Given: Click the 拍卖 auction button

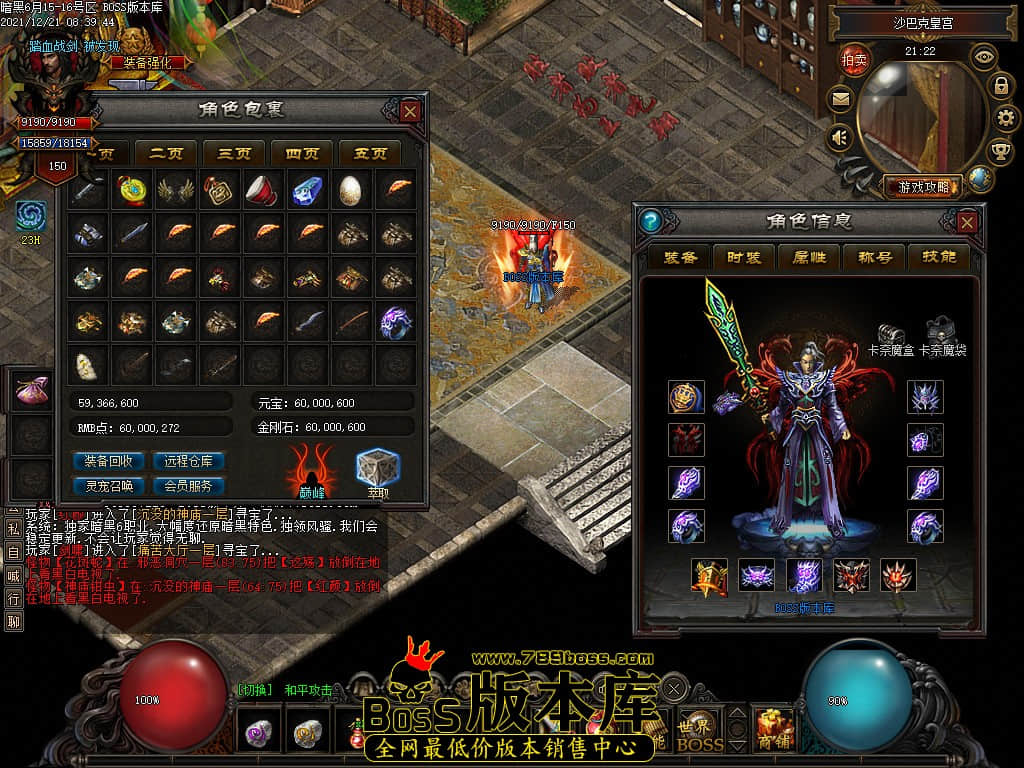Looking at the screenshot, I should pyautogui.click(x=853, y=59).
